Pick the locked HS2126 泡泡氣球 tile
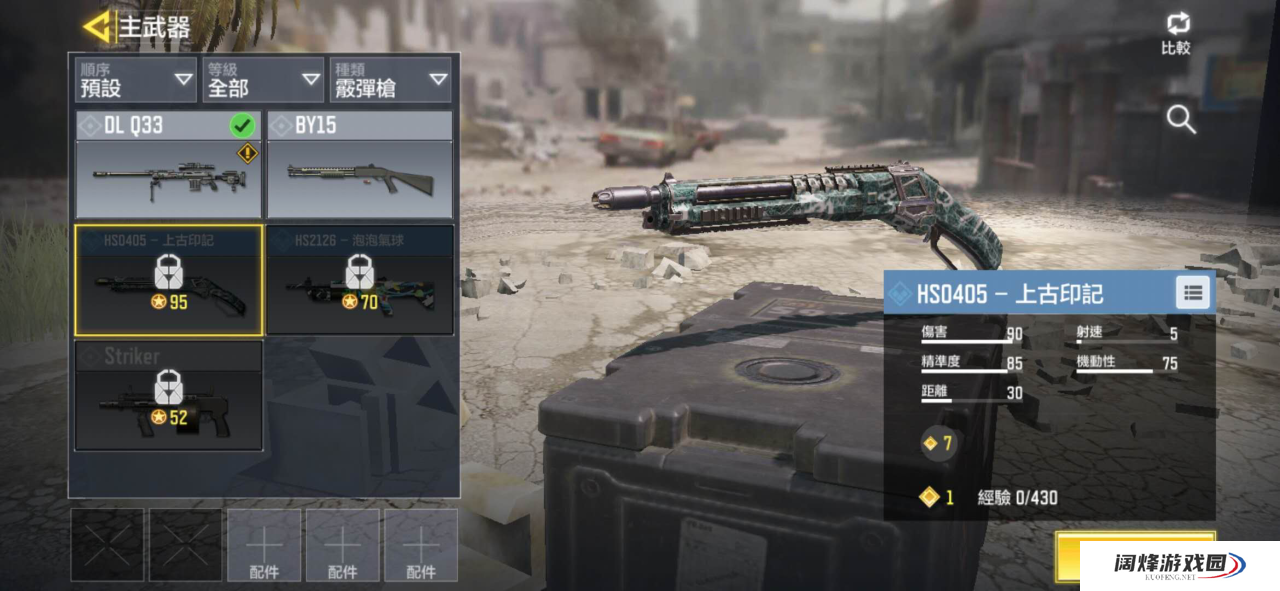 click(360, 280)
